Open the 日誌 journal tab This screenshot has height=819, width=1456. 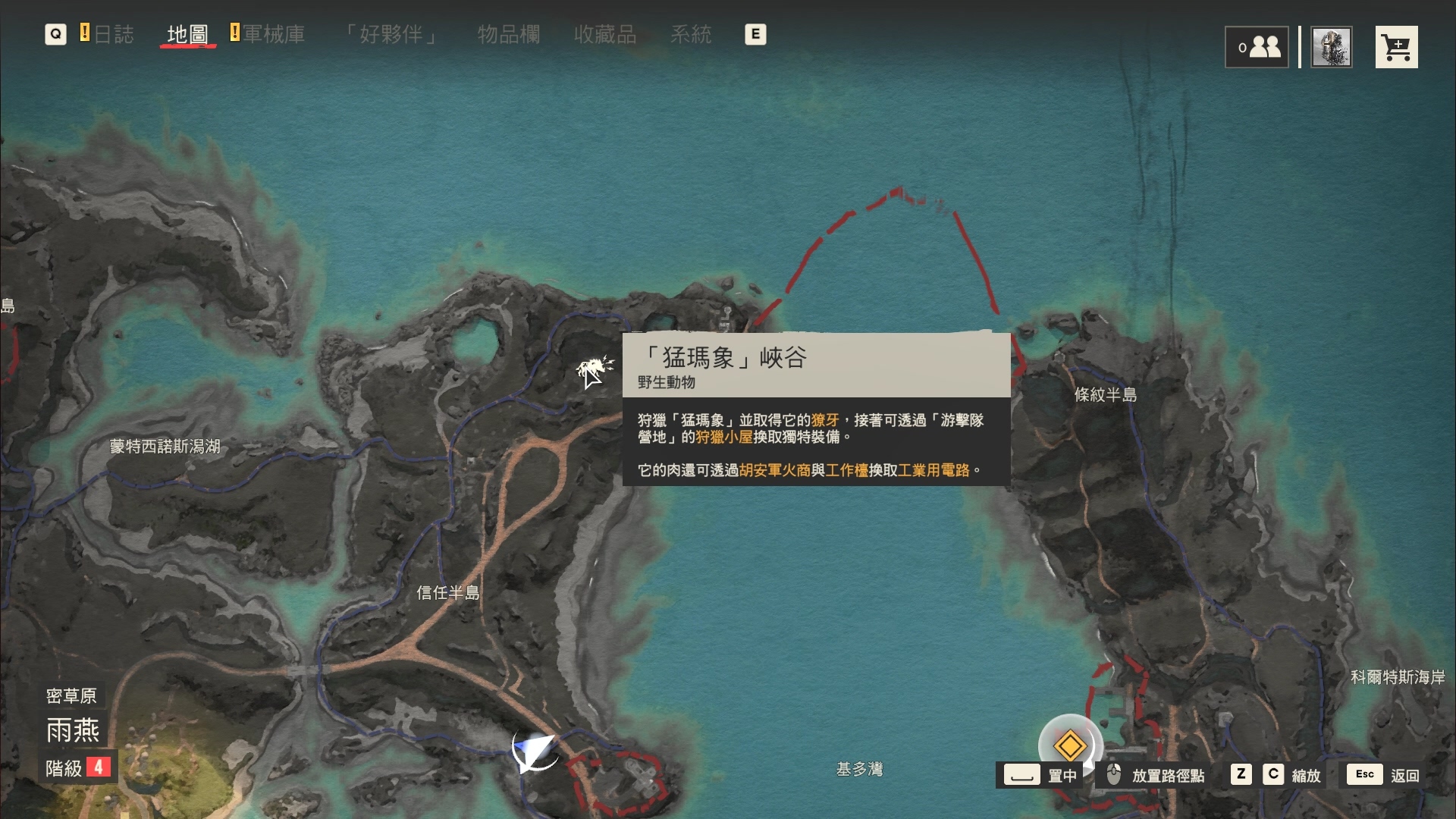pyautogui.click(x=114, y=34)
